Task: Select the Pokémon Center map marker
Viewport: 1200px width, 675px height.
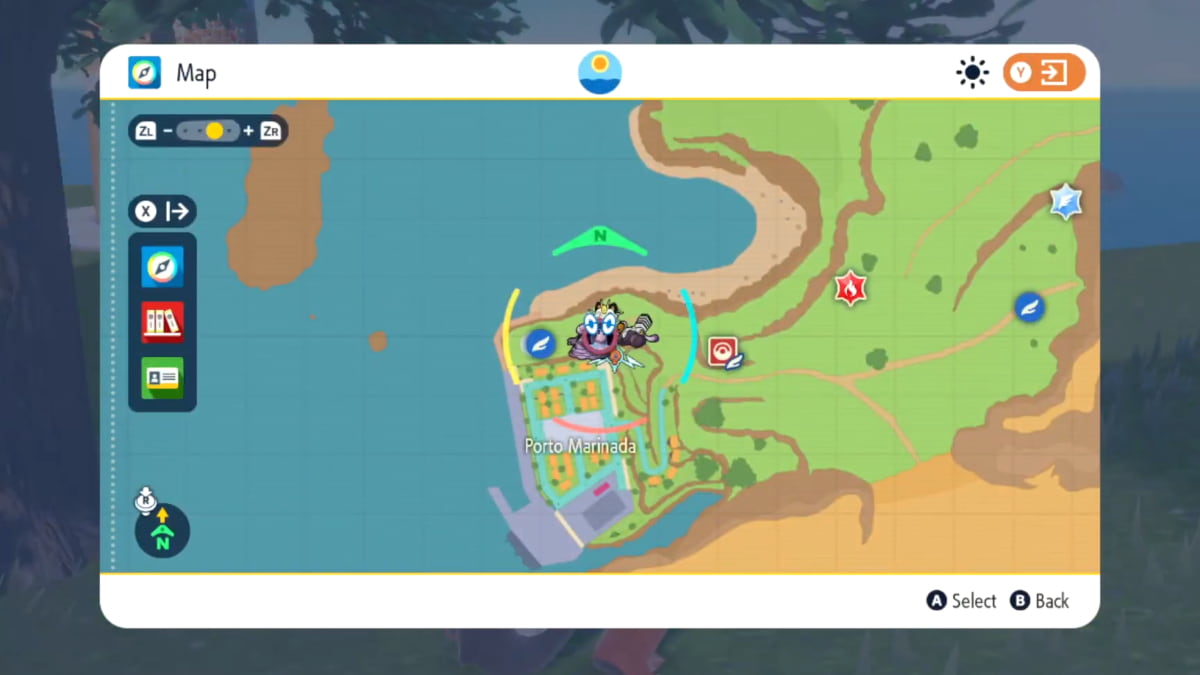Action: [723, 352]
